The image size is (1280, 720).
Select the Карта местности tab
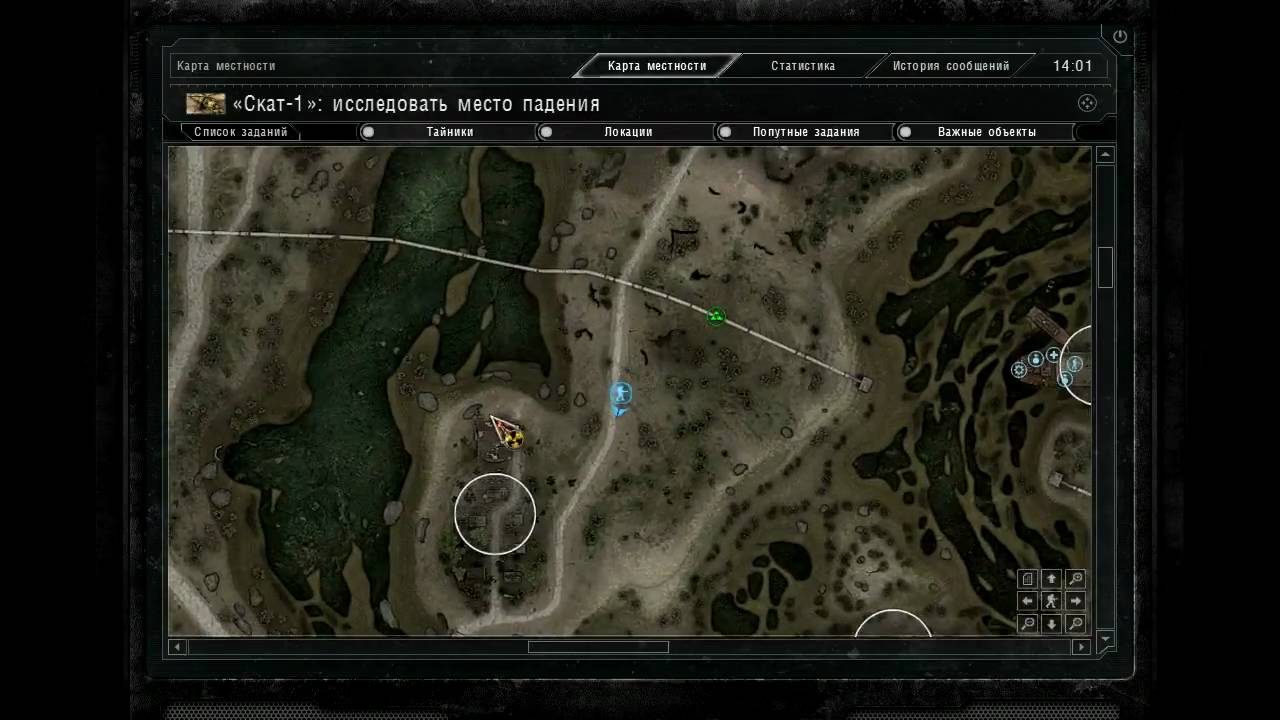click(656, 66)
